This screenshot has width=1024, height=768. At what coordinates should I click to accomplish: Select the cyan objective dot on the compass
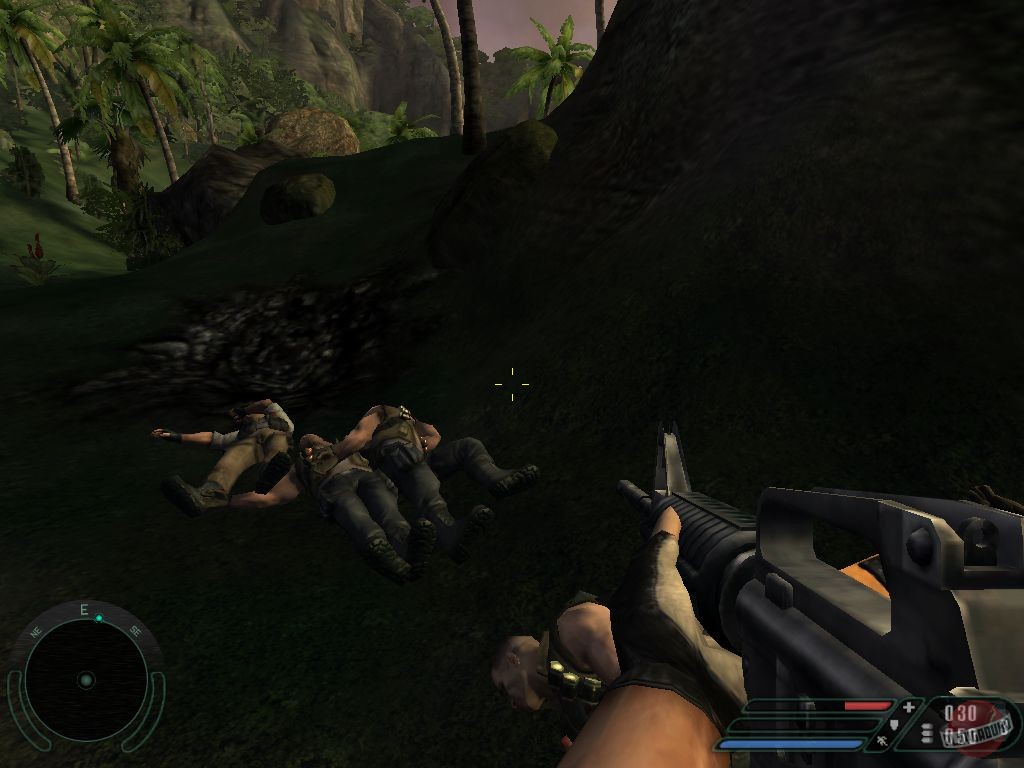pyautogui.click(x=99, y=618)
